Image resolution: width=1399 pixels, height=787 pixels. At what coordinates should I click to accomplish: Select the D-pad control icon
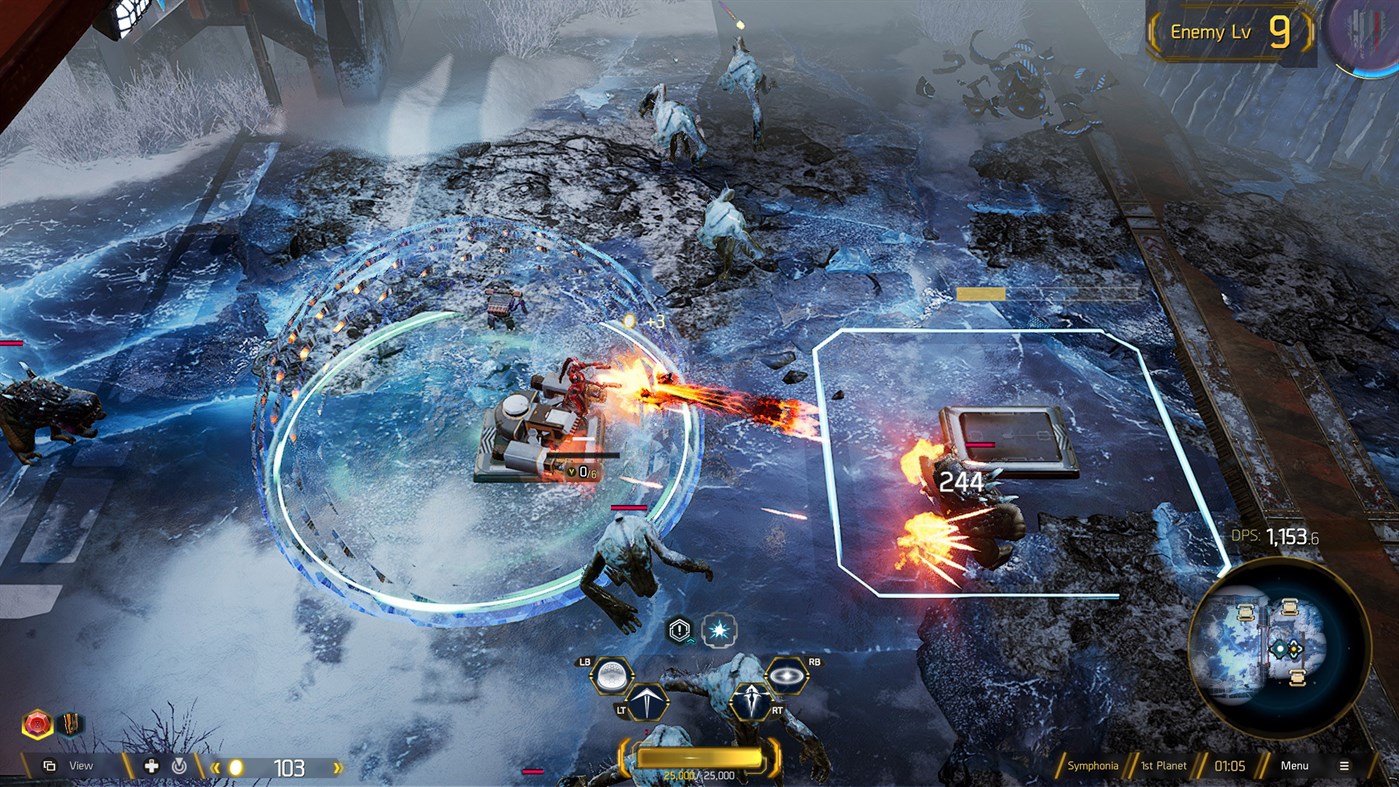(149, 766)
